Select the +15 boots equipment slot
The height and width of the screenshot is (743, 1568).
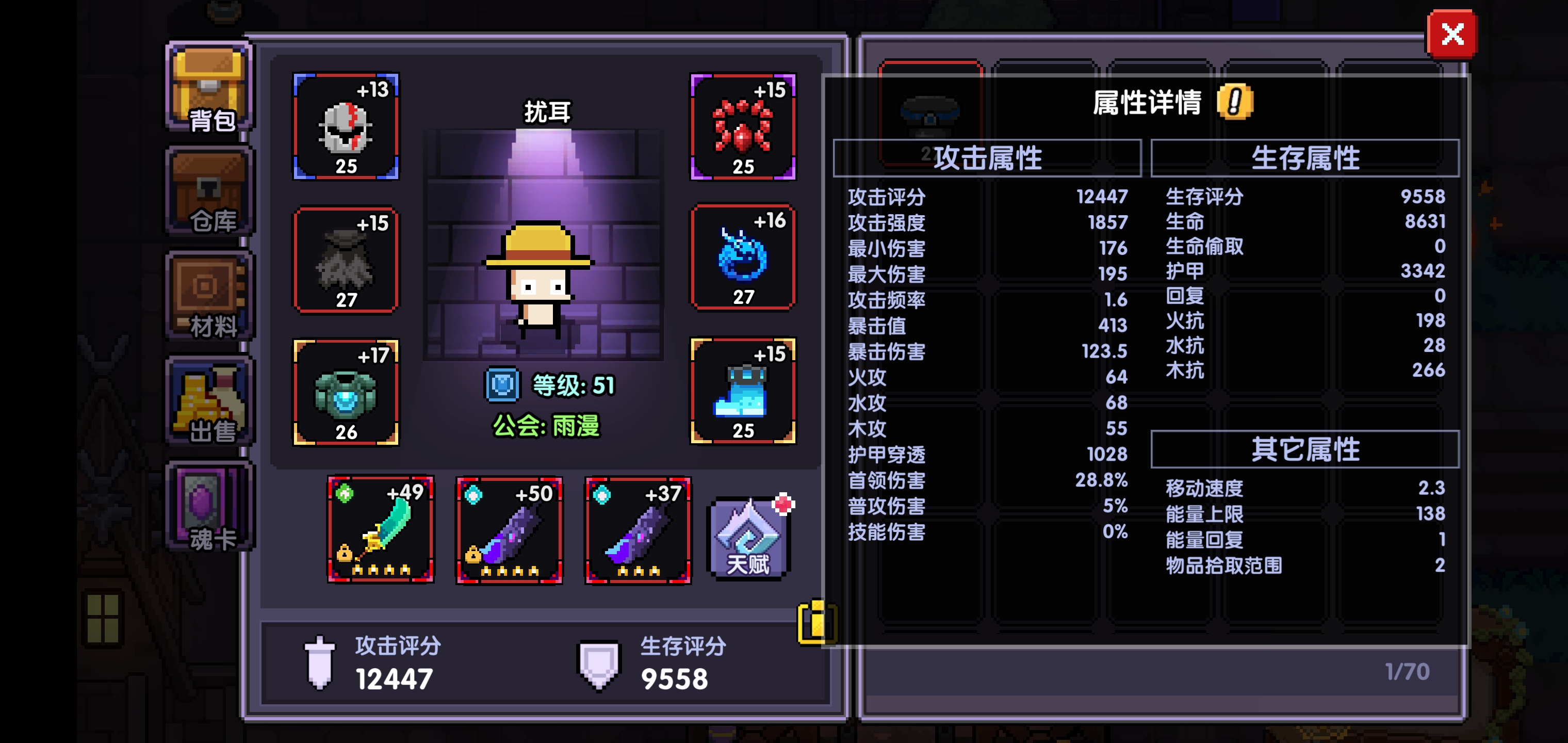(744, 393)
